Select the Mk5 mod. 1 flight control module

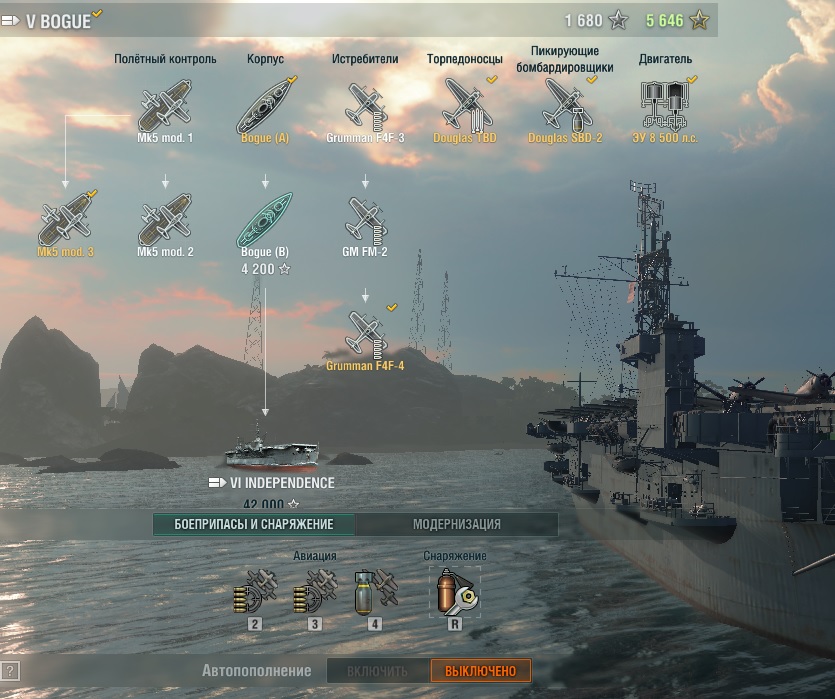(x=165, y=104)
